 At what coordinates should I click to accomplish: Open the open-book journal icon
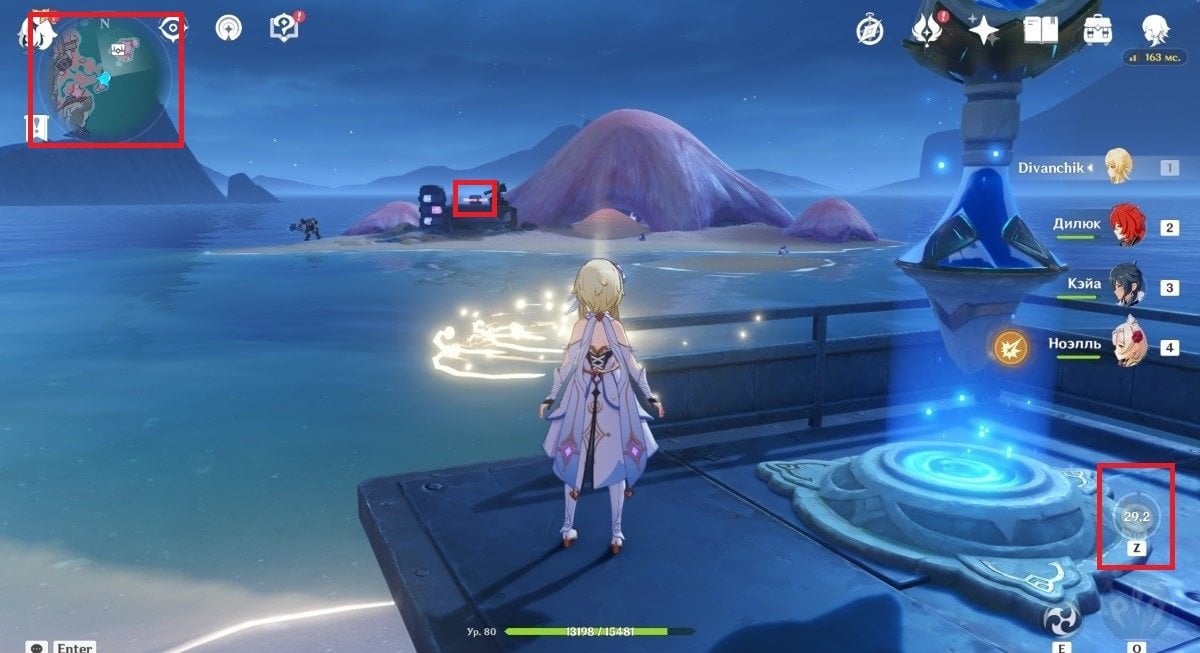pyautogui.click(x=1041, y=31)
